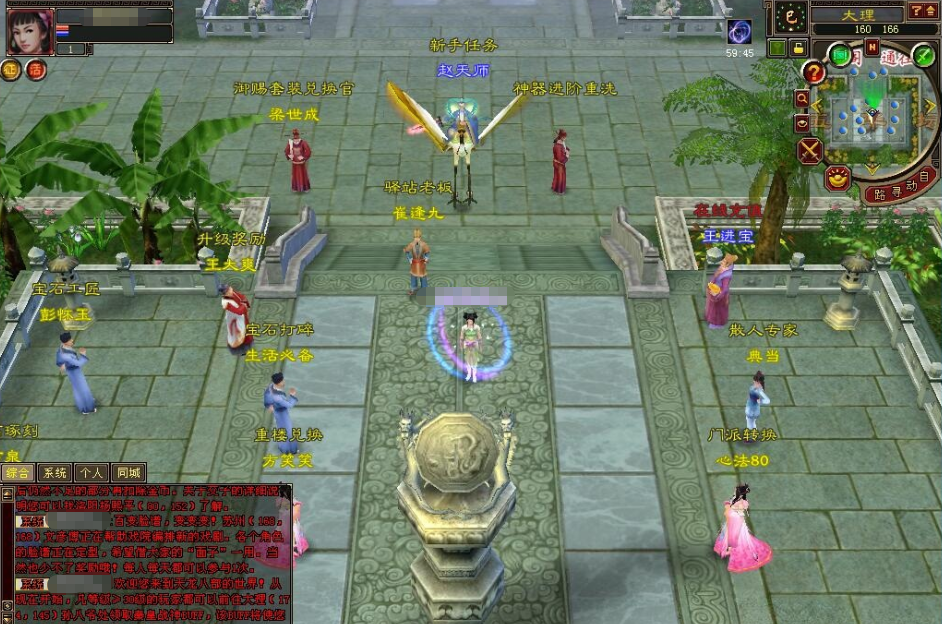Screen dimensions: 942x624
Task: Show the 同城 chat tab
Action: tap(129, 473)
